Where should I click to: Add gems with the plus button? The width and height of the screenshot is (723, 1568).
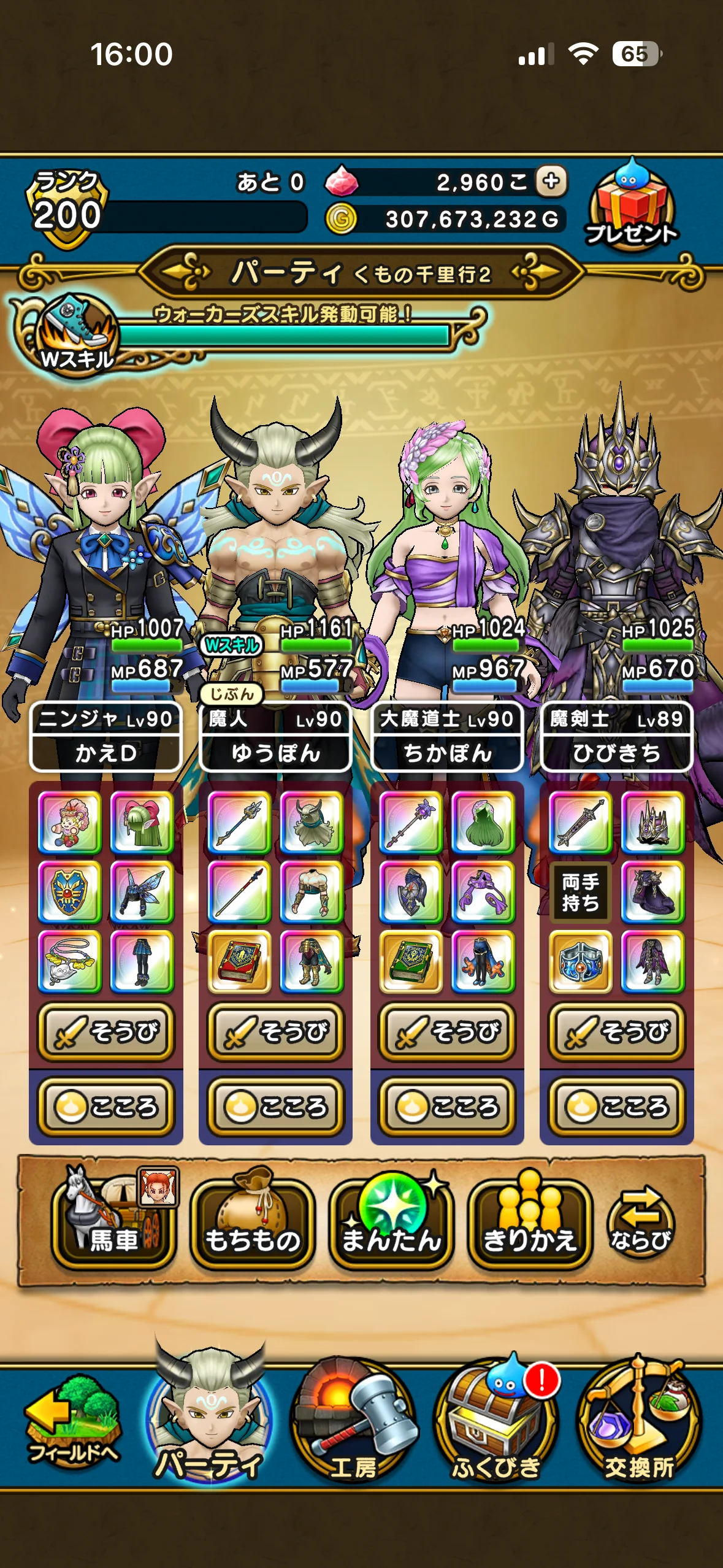point(551,181)
